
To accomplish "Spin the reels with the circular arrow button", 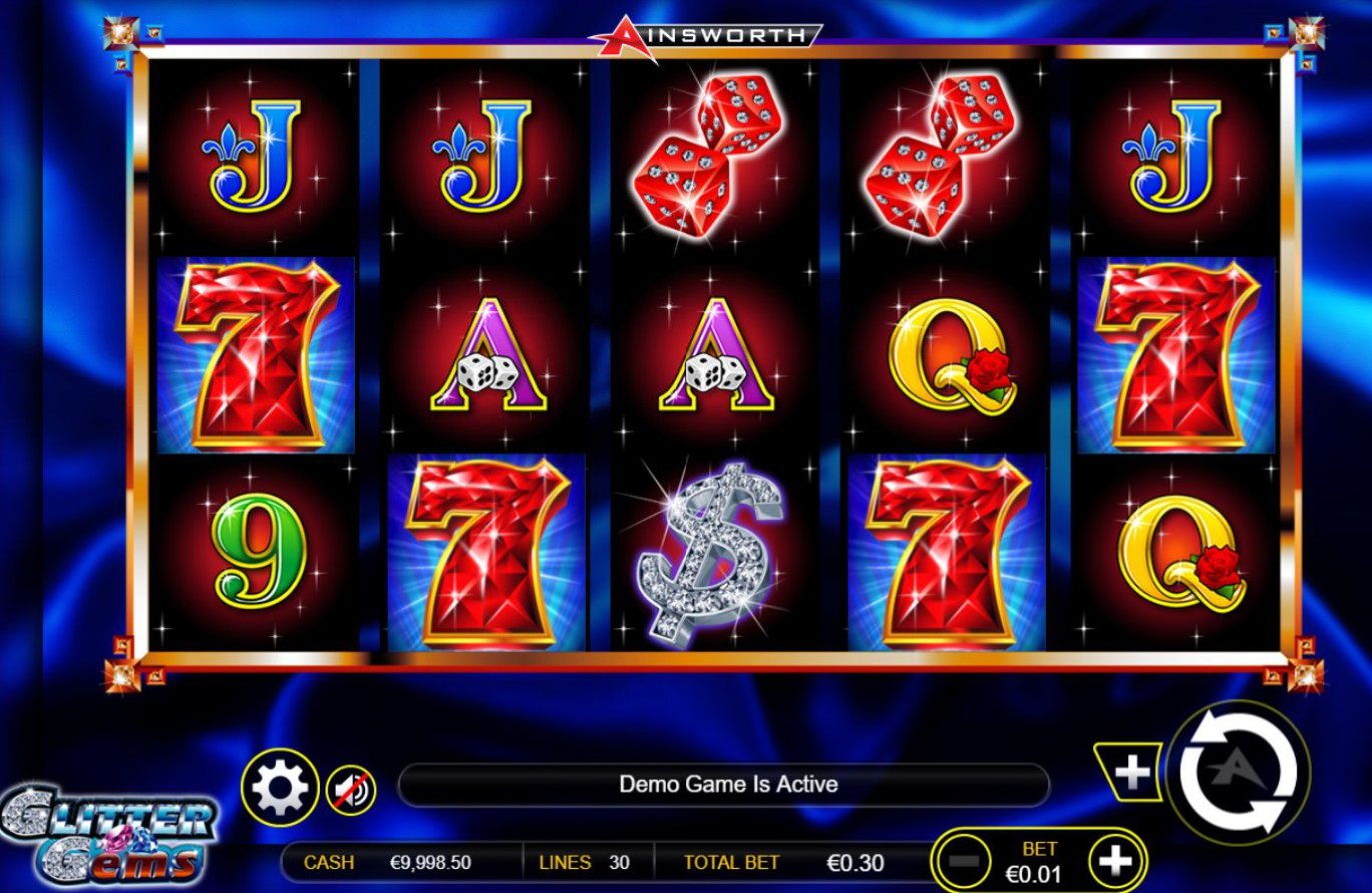I will [x=1238, y=772].
